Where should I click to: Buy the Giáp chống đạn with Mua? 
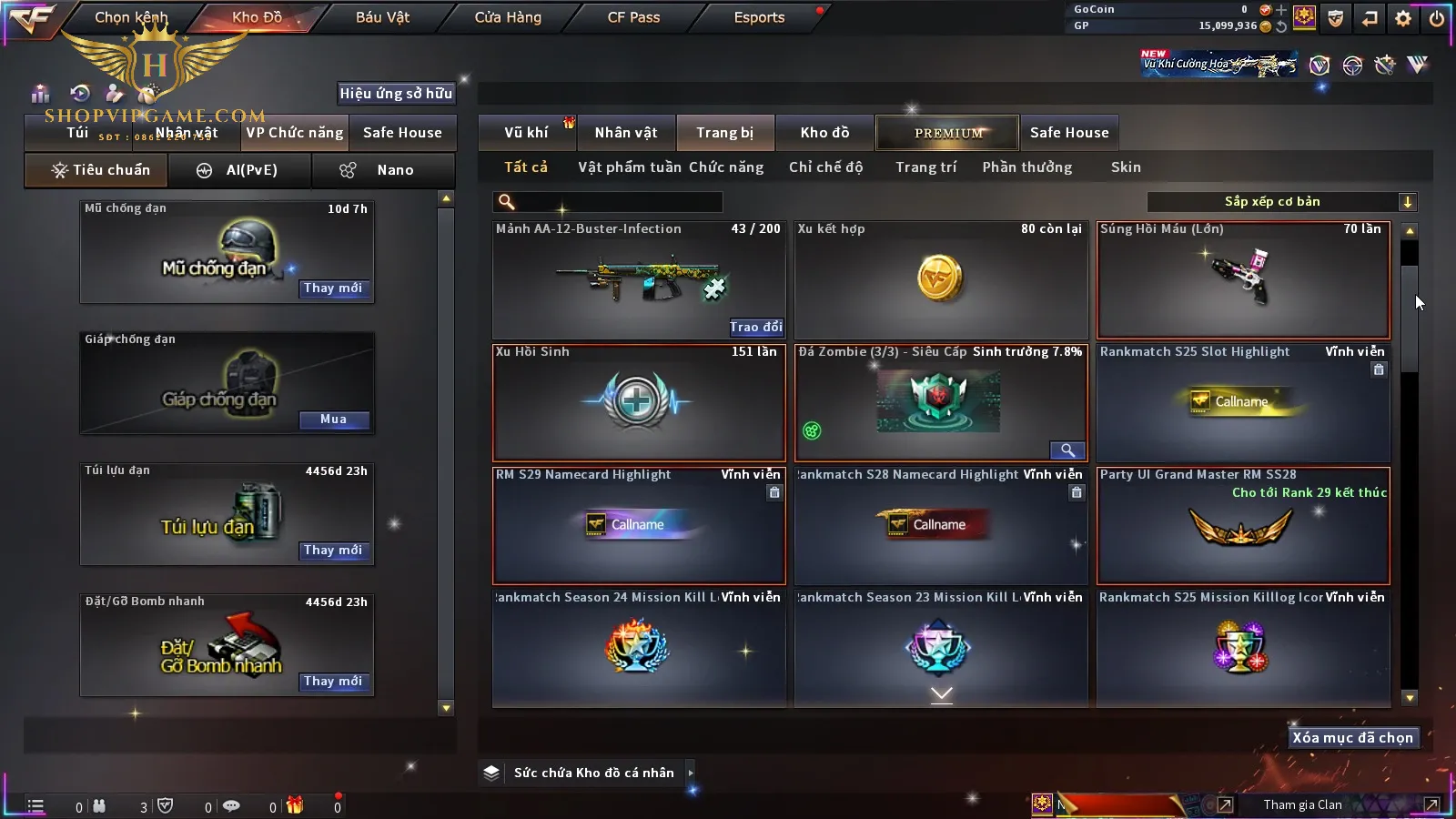(x=333, y=420)
